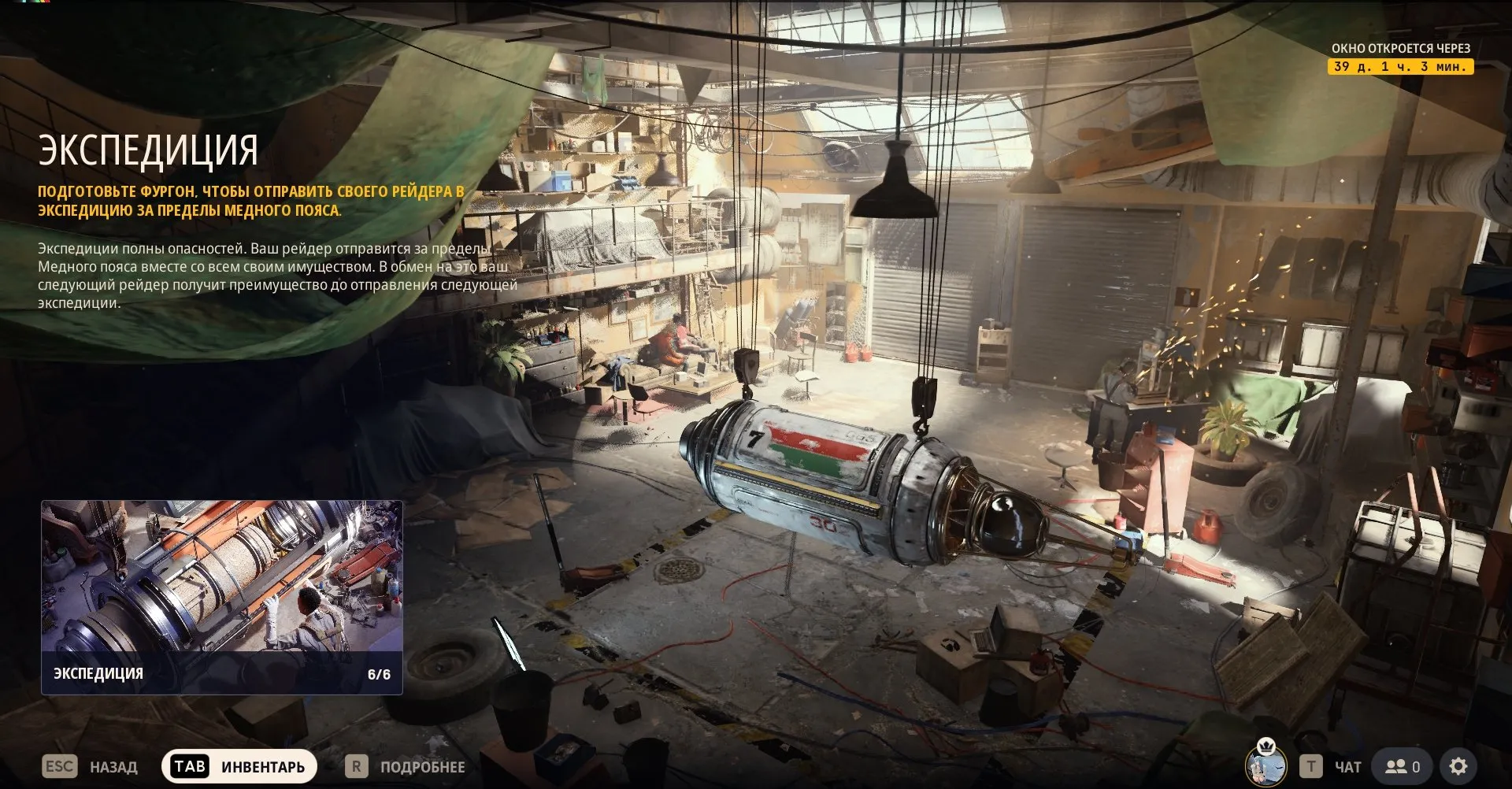Show more details via Подробнее
The width and height of the screenshot is (1512, 789).
click(406, 766)
